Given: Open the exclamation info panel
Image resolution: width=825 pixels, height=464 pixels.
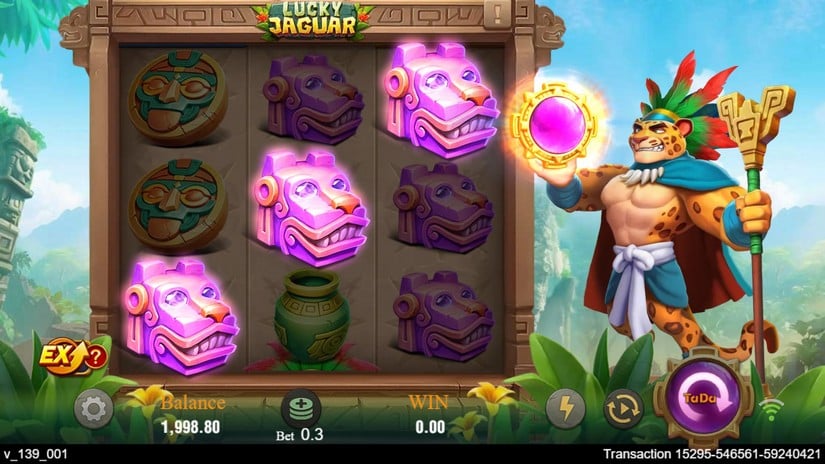Looking at the screenshot, I should [x=496, y=14].
